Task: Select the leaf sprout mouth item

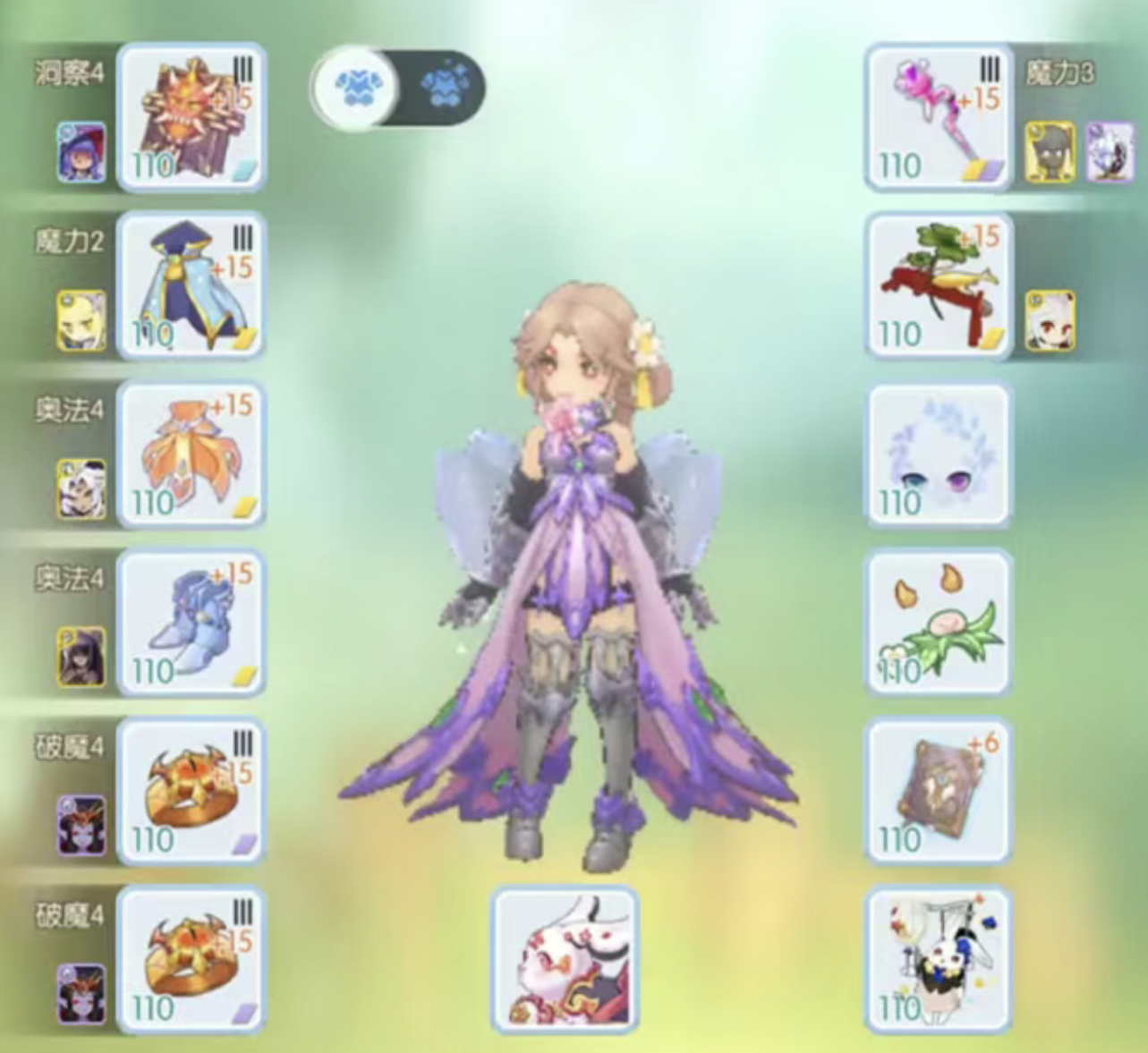Action: 937,624
